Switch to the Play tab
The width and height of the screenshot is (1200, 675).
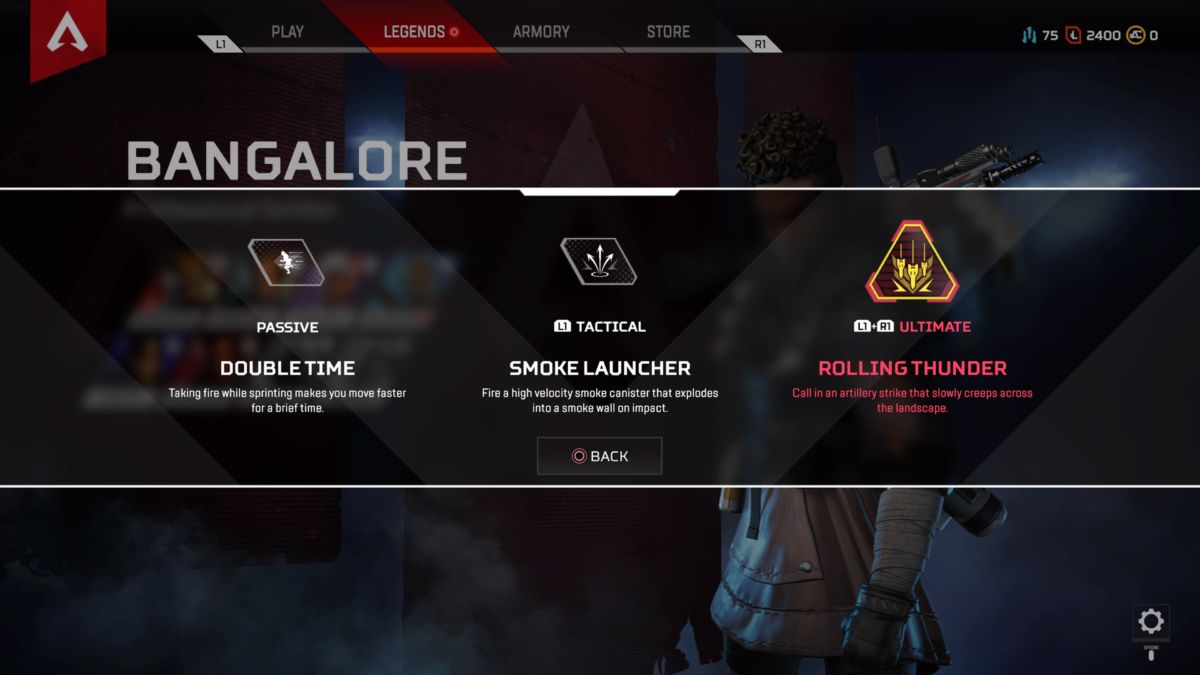[287, 32]
